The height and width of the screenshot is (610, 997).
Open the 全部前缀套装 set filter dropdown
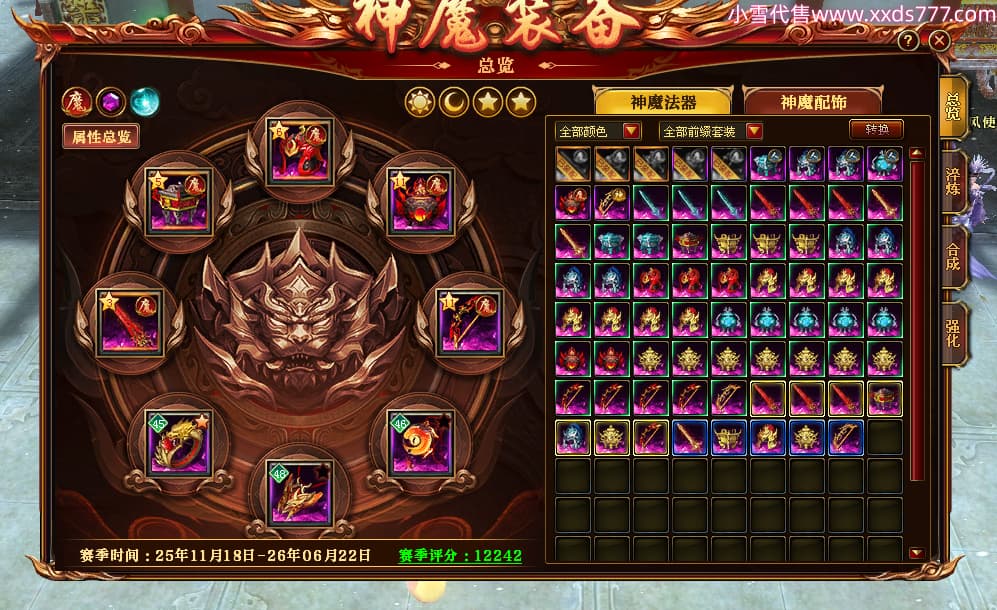(x=753, y=131)
